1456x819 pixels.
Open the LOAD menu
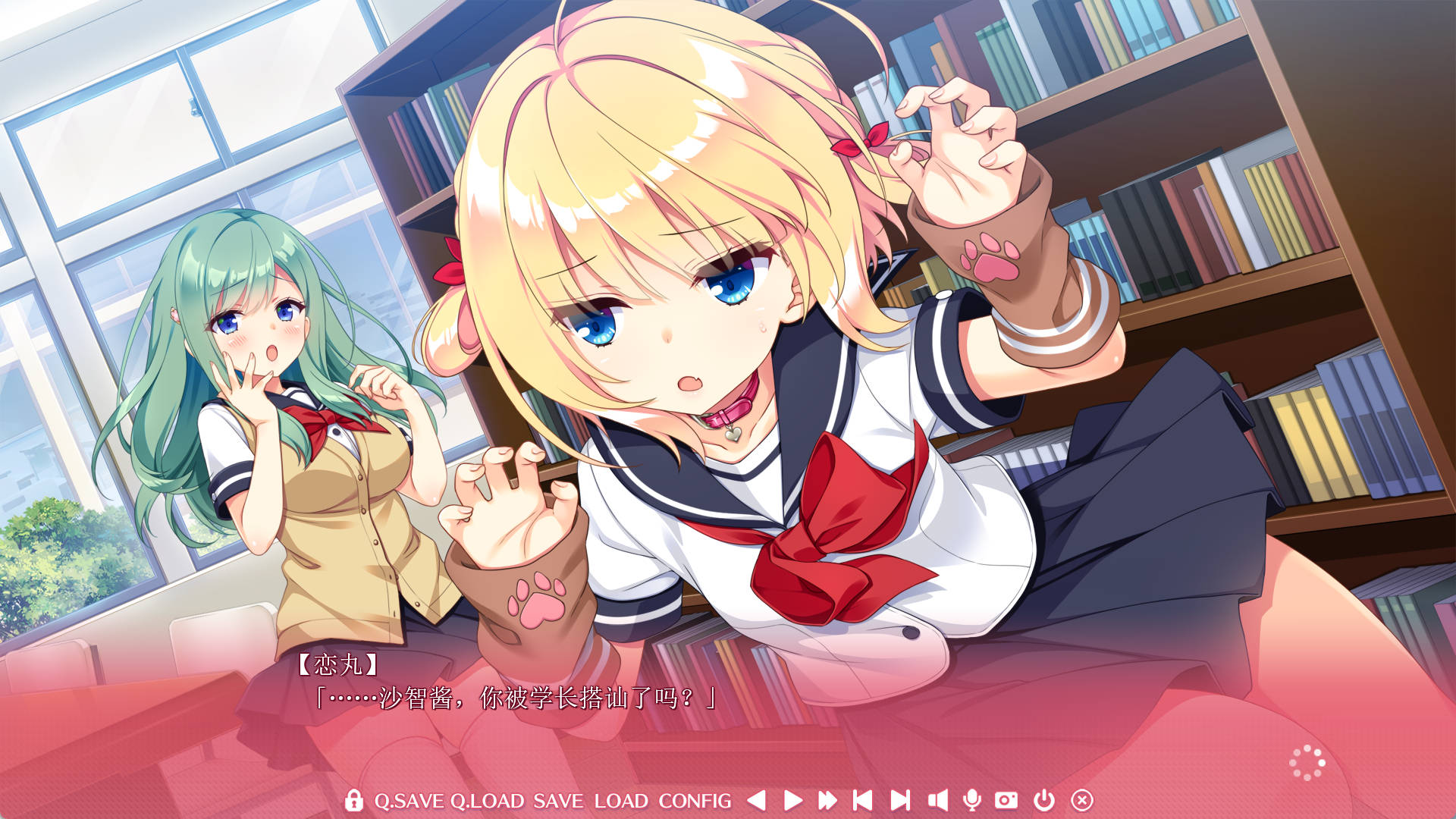(622, 800)
